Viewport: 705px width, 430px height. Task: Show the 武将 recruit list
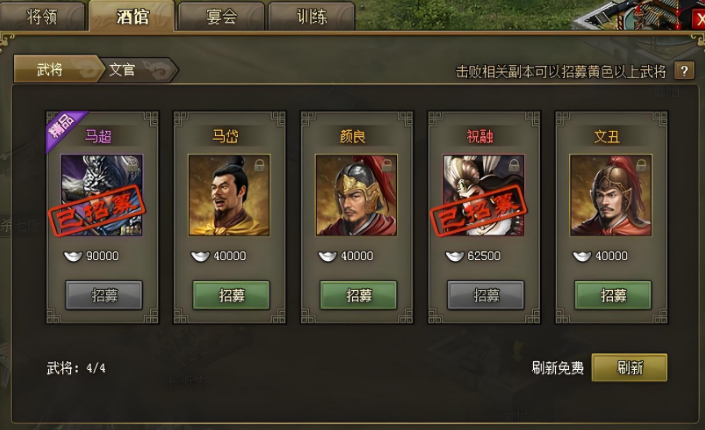[50, 69]
